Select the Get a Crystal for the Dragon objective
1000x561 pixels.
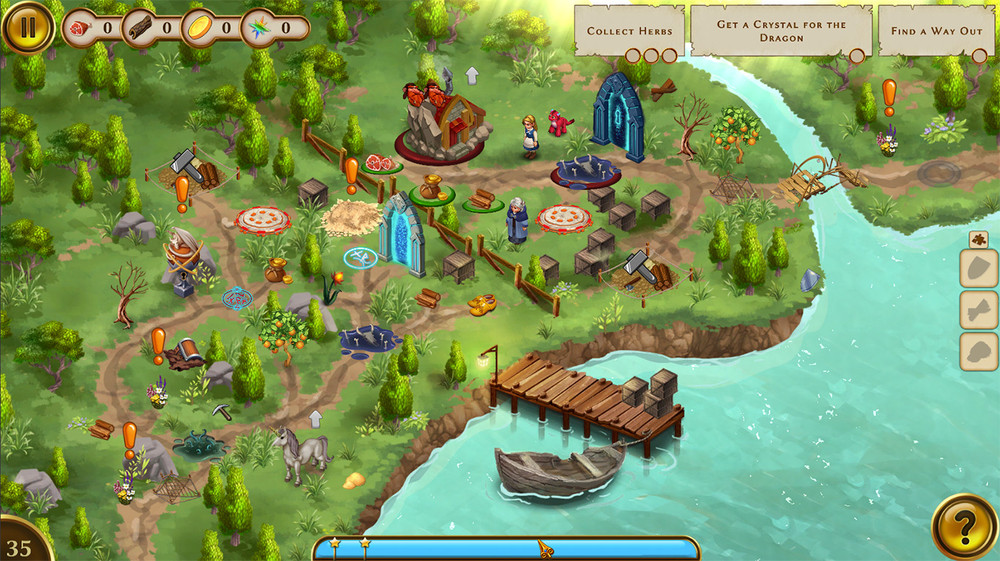click(781, 31)
